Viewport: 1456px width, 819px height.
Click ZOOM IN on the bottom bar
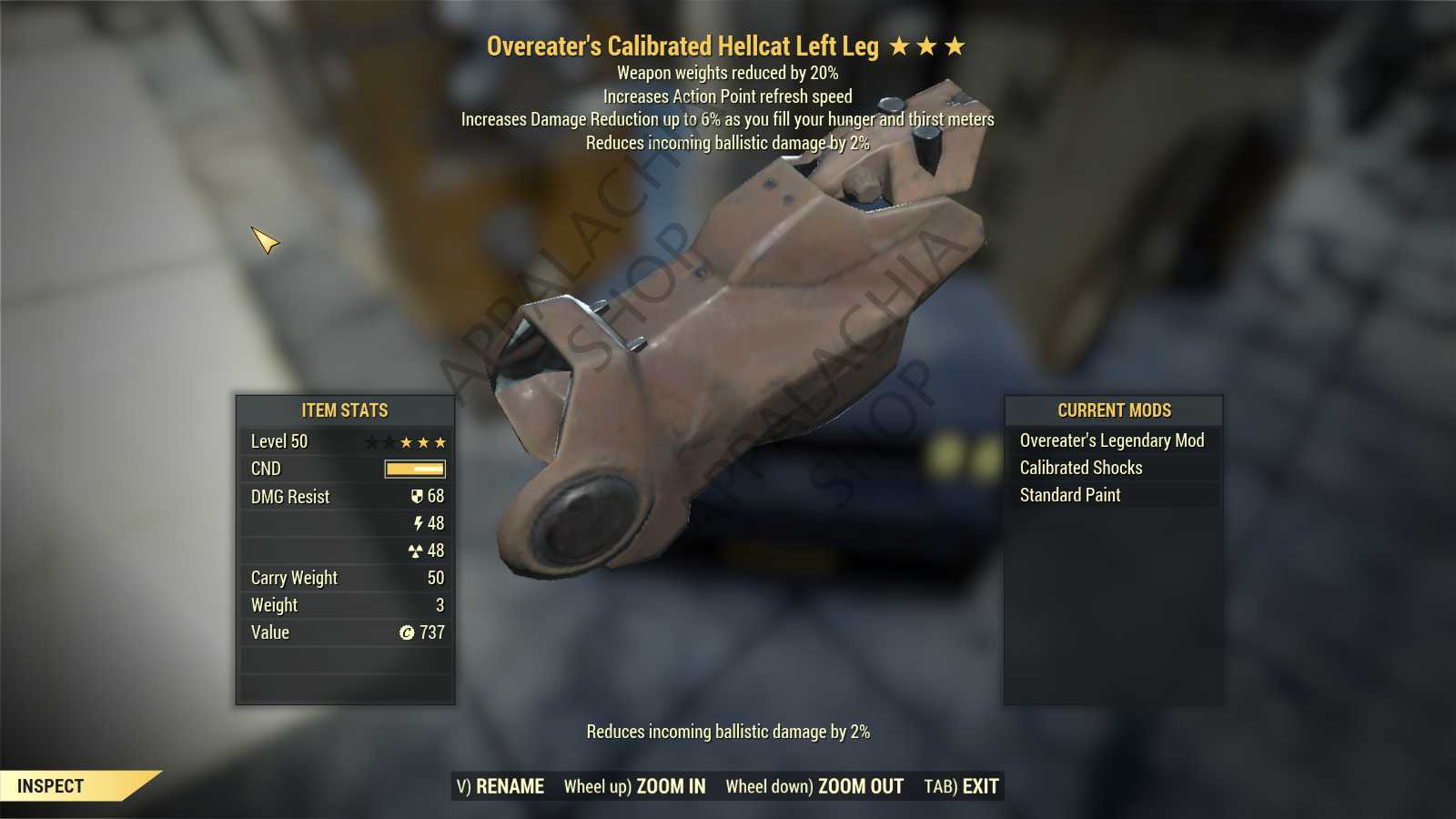634,786
